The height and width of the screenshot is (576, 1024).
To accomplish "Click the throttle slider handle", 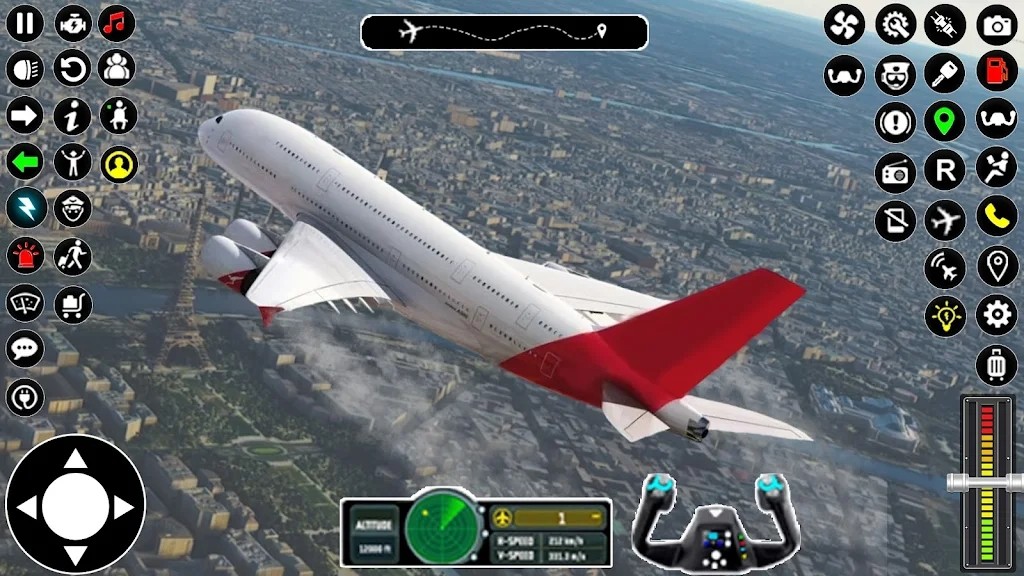I will 986,482.
